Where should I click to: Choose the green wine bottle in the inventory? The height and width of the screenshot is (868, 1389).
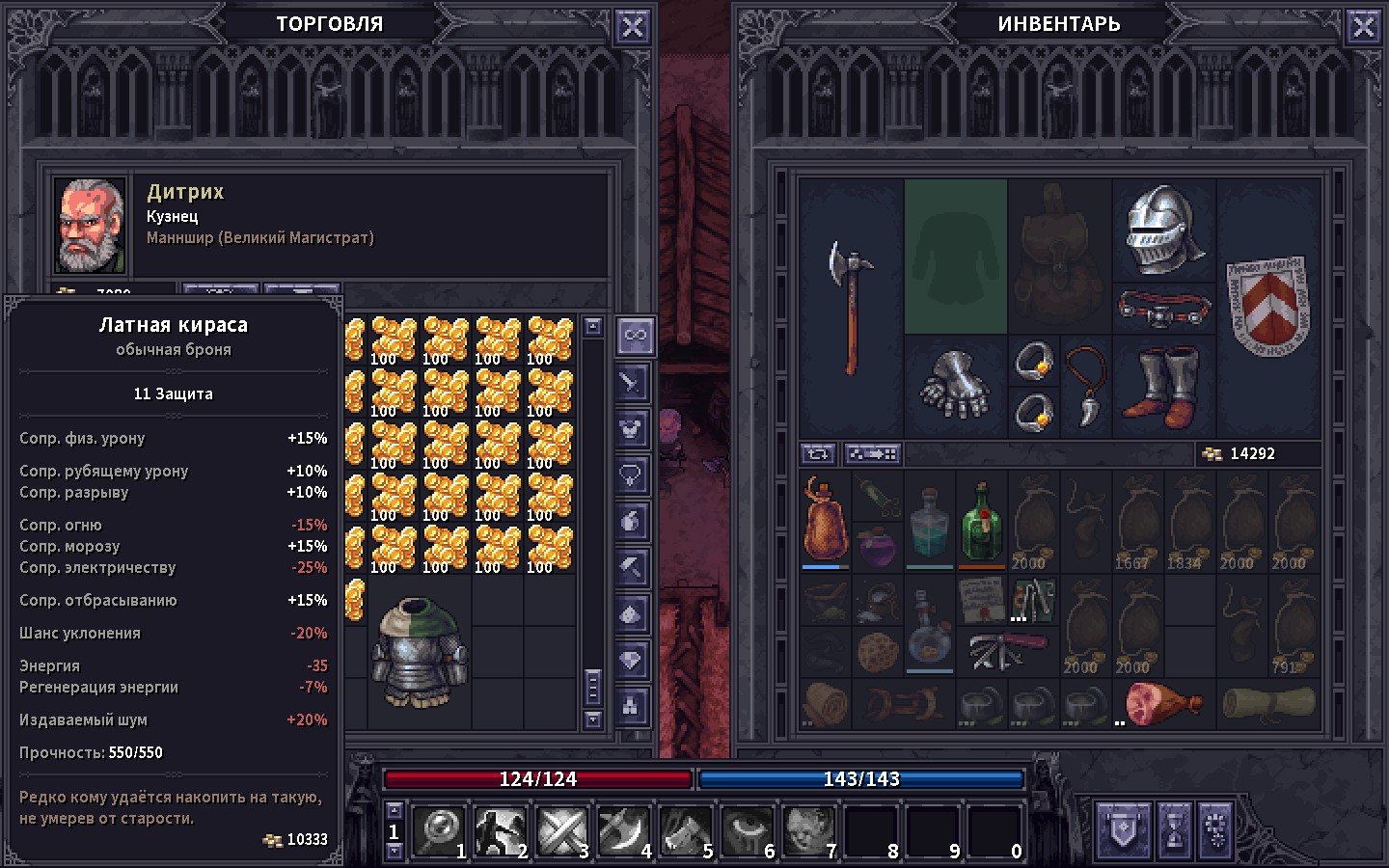click(981, 521)
